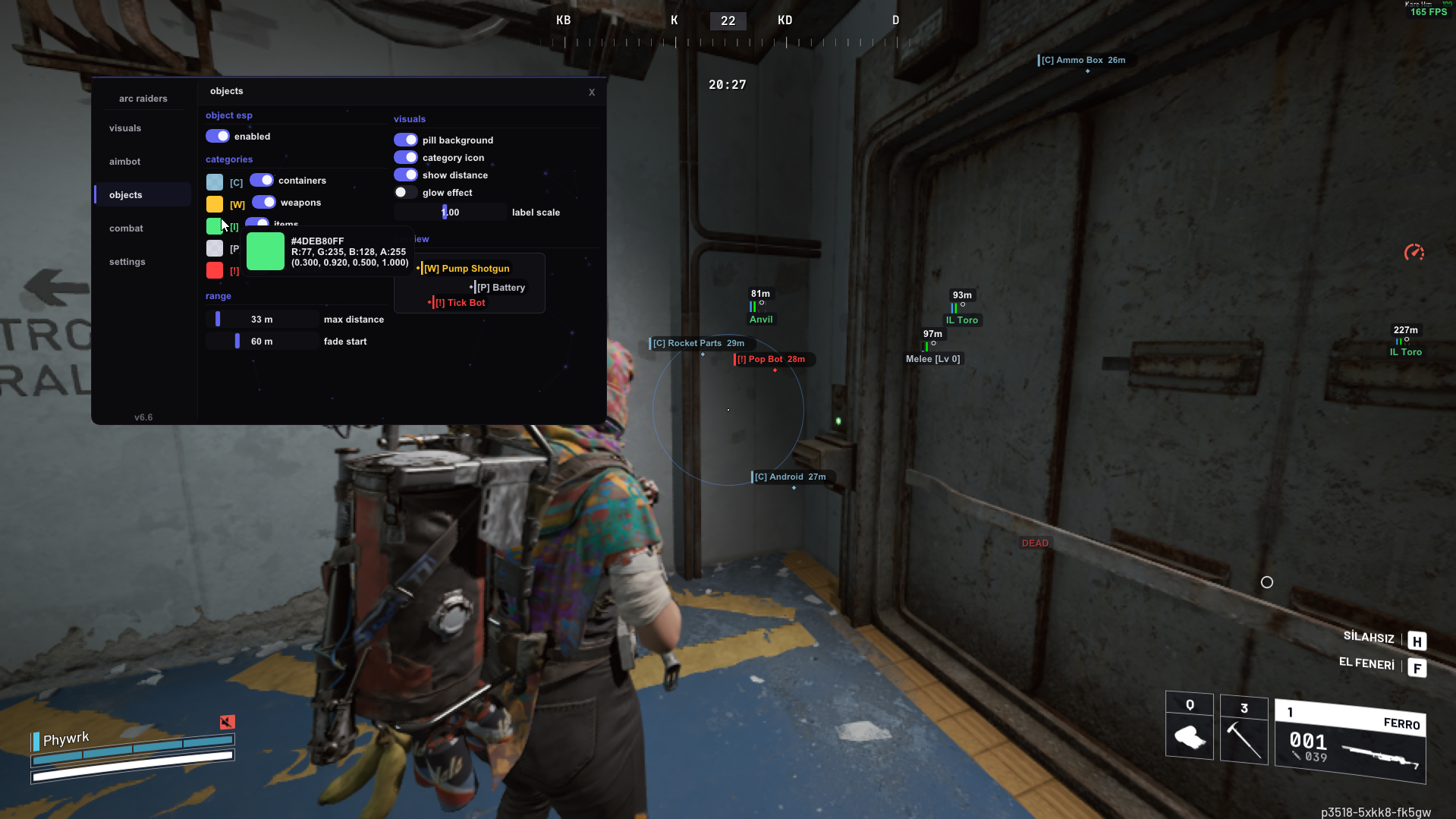Switch to the settings section
This screenshot has height=819, width=1456.
[x=127, y=261]
